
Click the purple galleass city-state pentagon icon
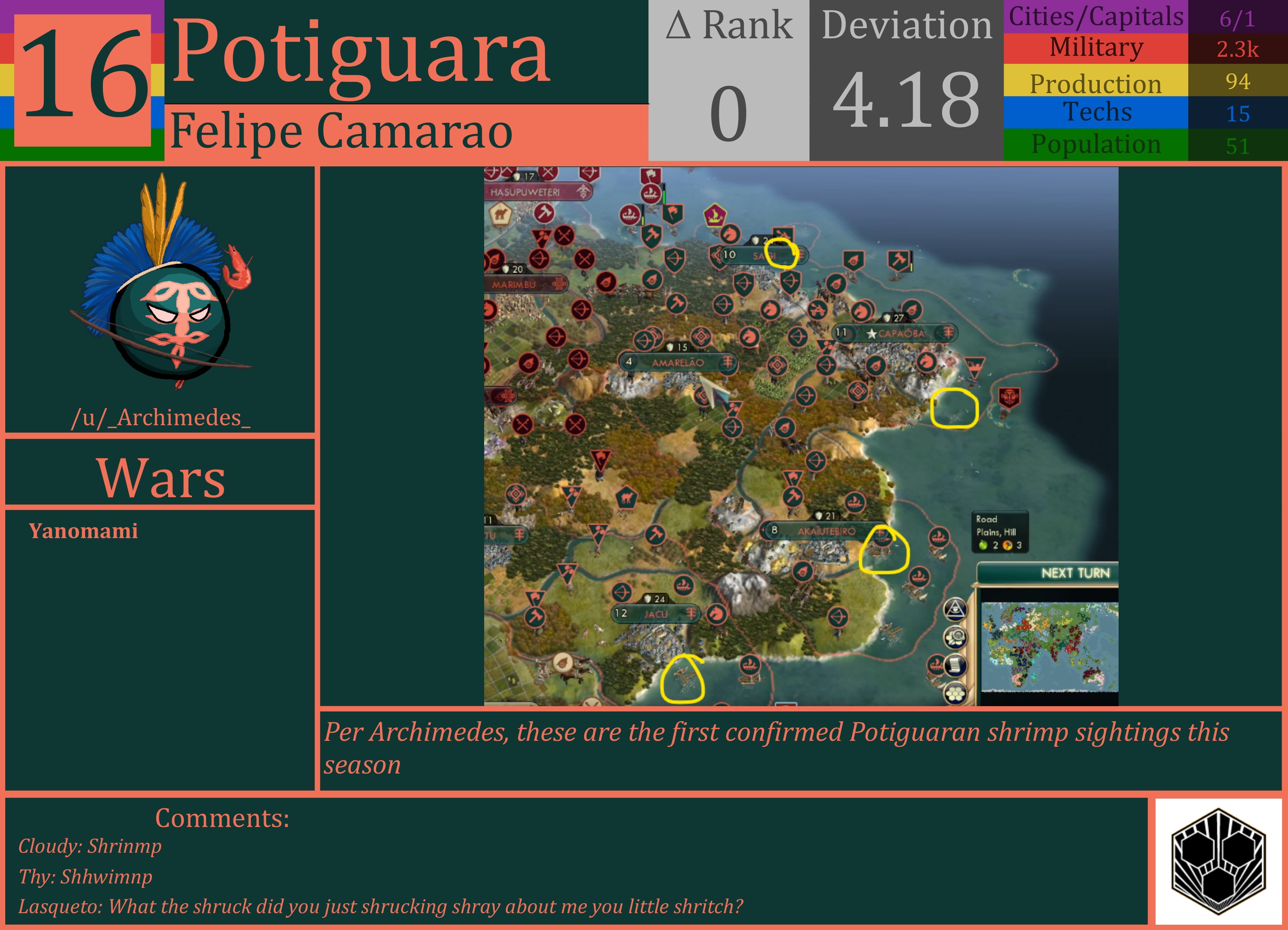point(715,216)
